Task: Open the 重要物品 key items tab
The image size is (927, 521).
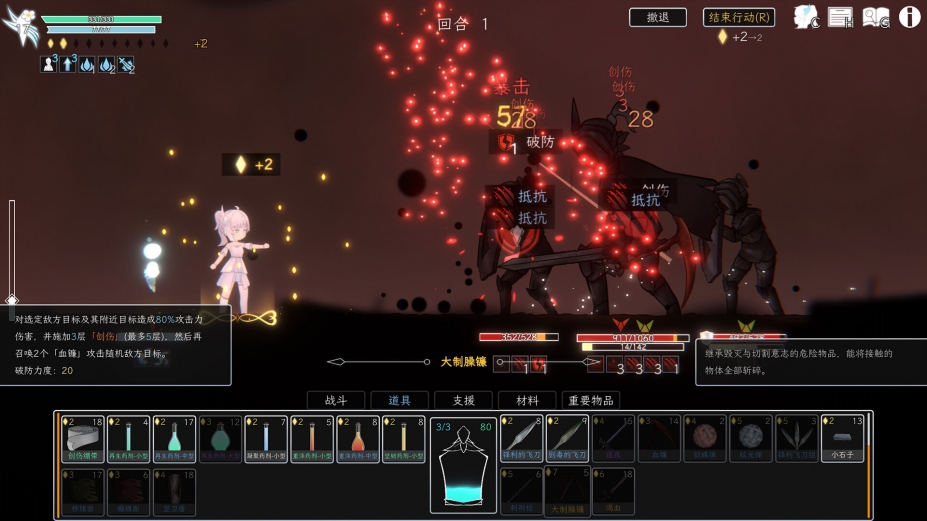Action: click(591, 400)
